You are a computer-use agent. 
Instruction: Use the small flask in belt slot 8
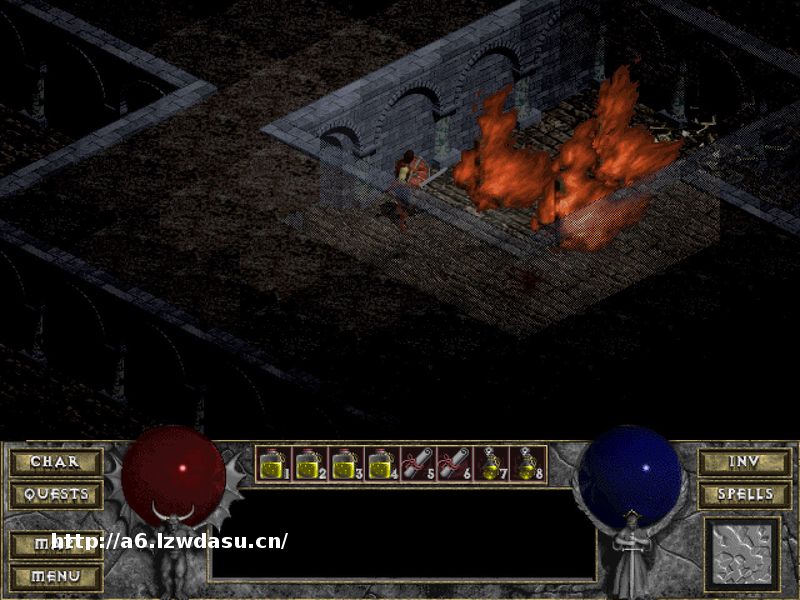tap(524, 464)
